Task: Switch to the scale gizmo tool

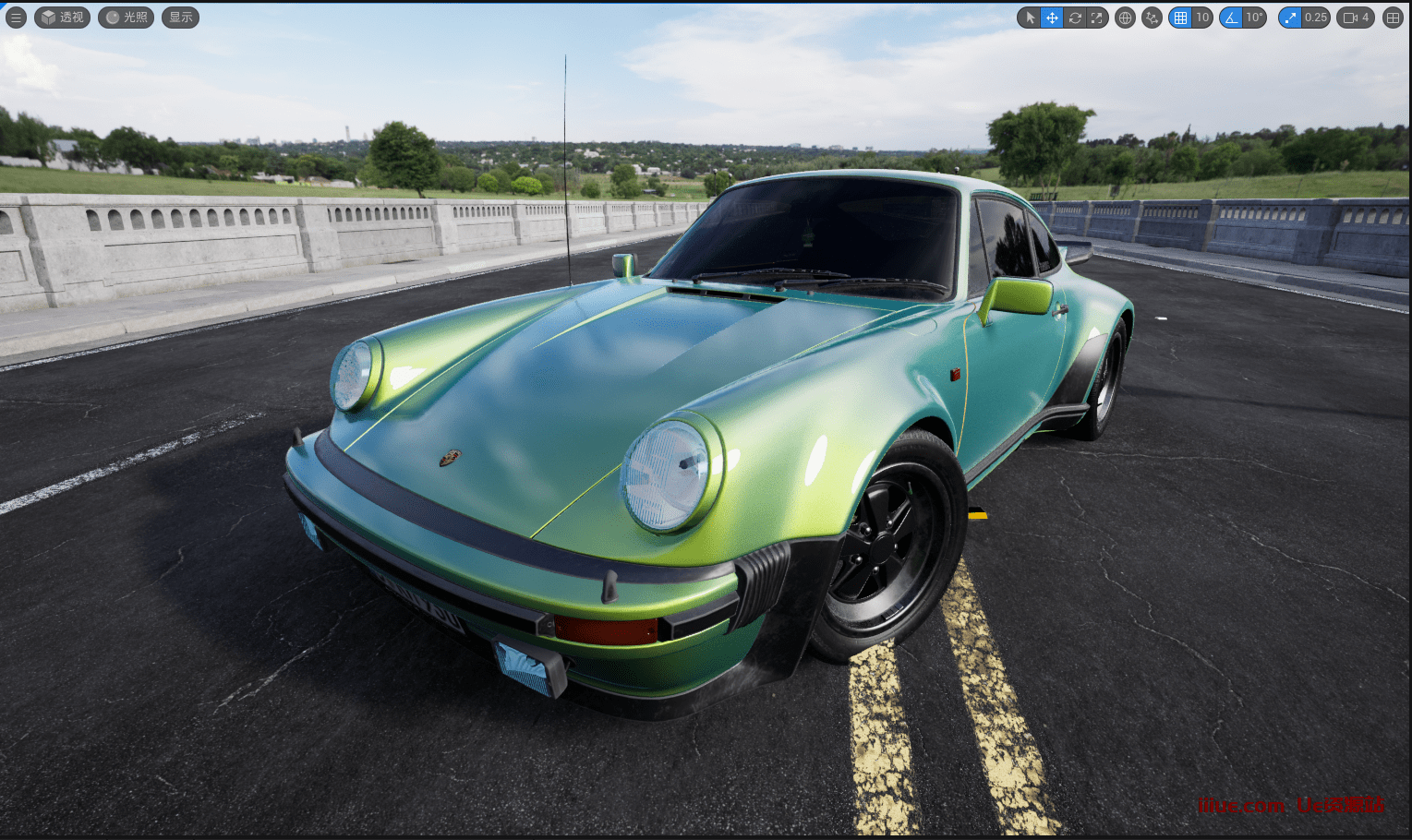Action: (1096, 18)
